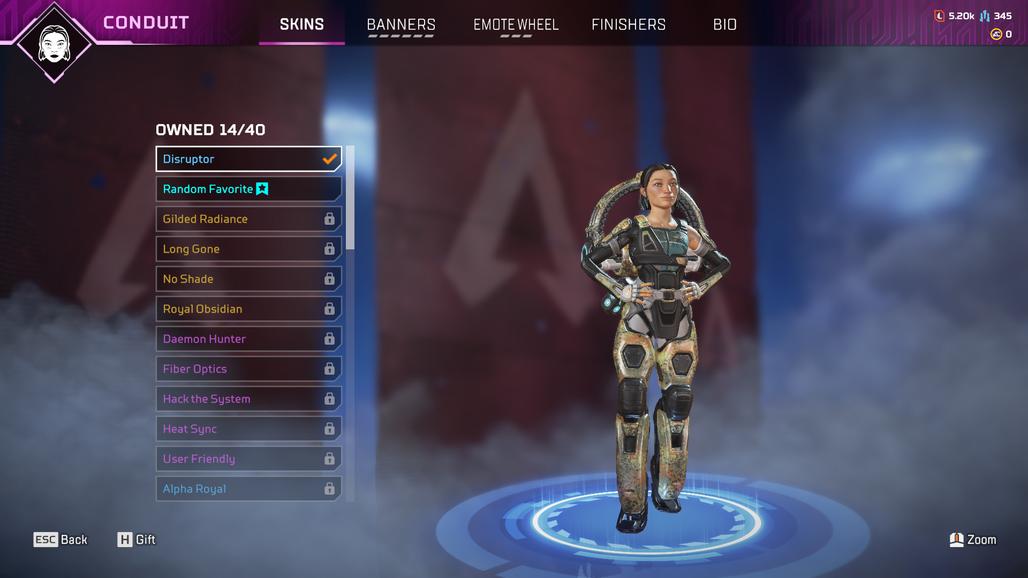Go to the Emote Wheel tab
Viewport: 1028px width, 578px height.
click(516, 24)
